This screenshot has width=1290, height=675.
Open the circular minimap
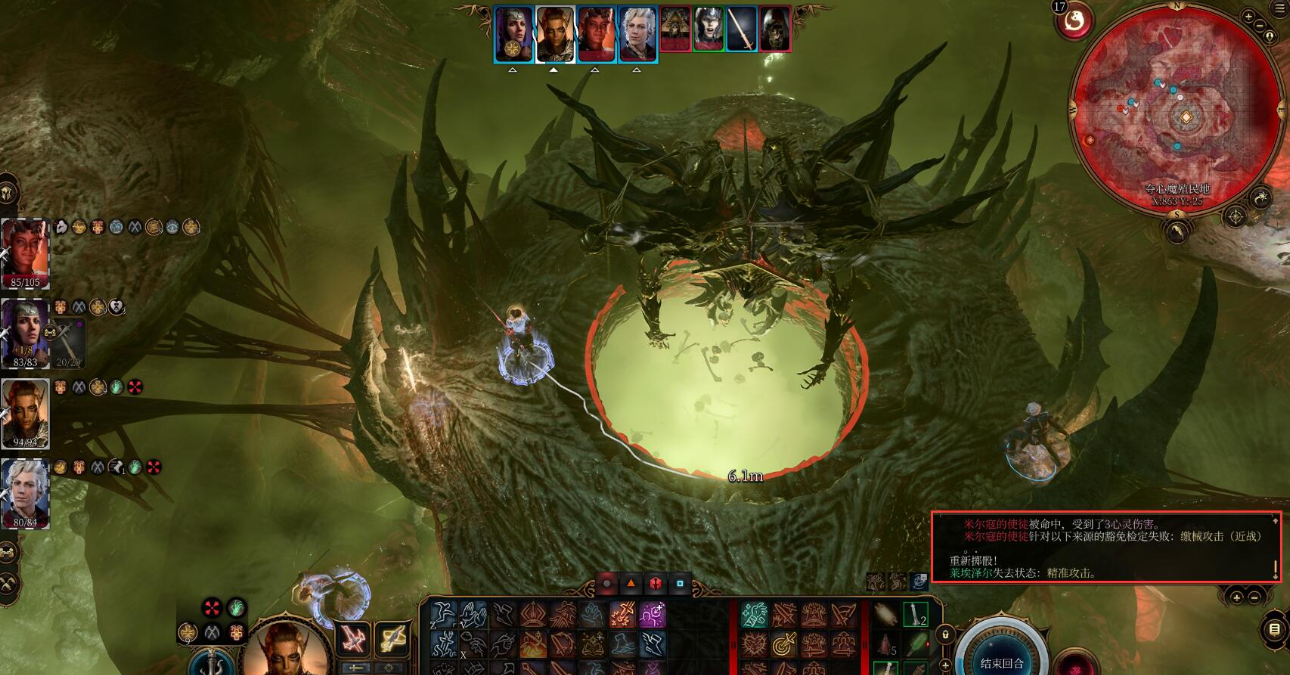coord(1175,108)
